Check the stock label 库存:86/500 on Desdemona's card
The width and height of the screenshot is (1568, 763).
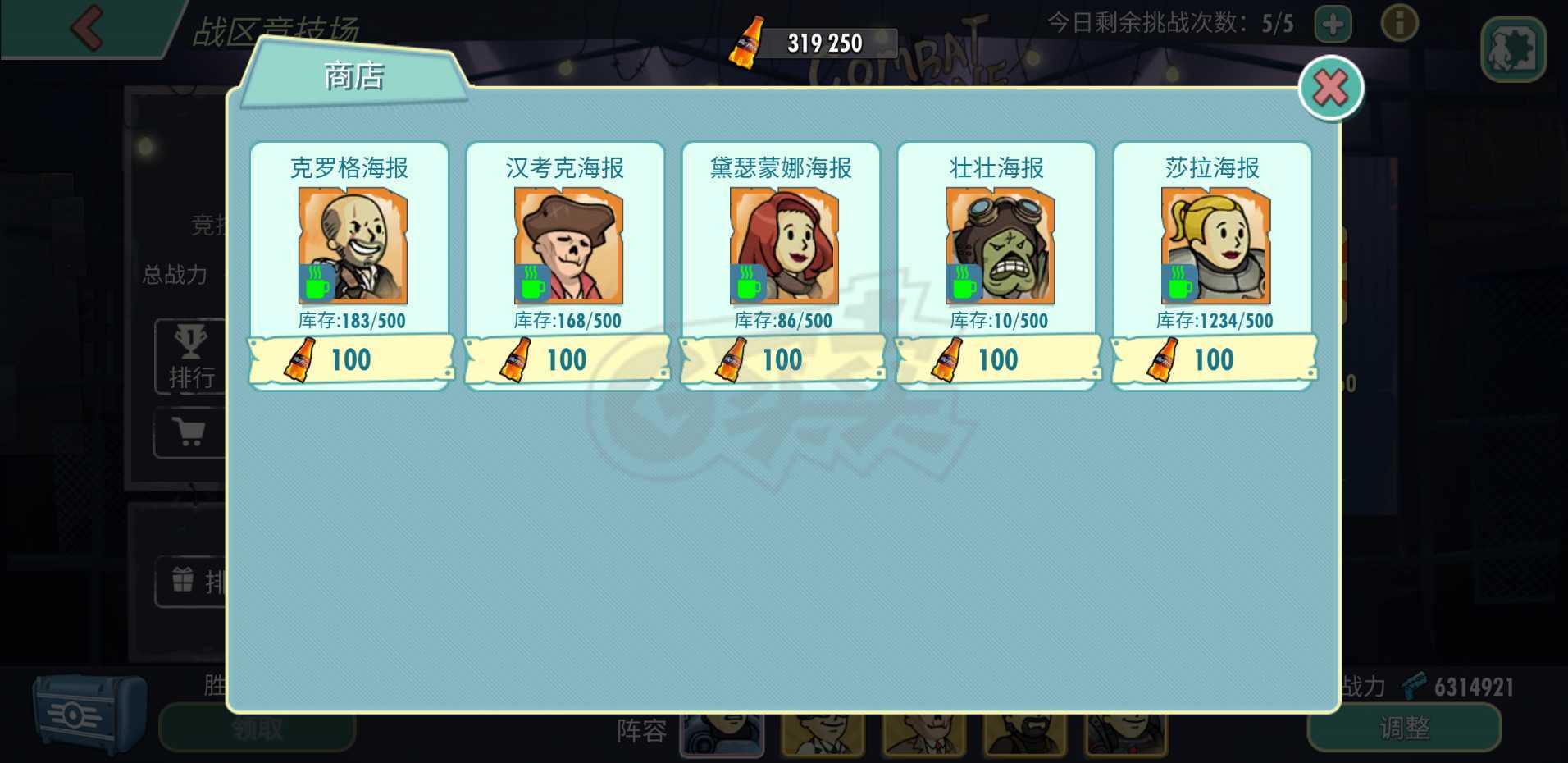(x=783, y=321)
